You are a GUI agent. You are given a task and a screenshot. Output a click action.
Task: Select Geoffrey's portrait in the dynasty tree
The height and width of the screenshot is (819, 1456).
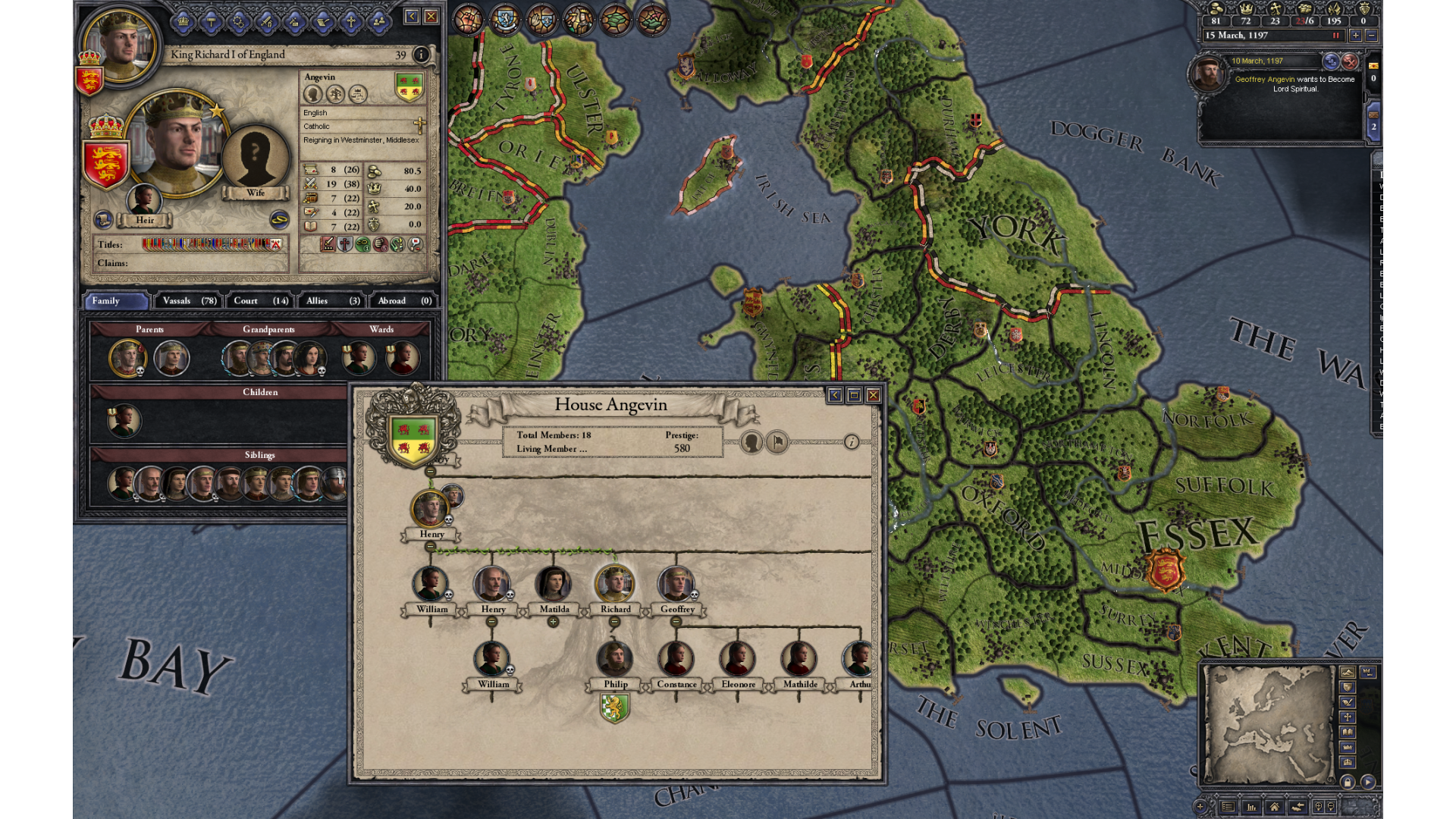point(676,585)
